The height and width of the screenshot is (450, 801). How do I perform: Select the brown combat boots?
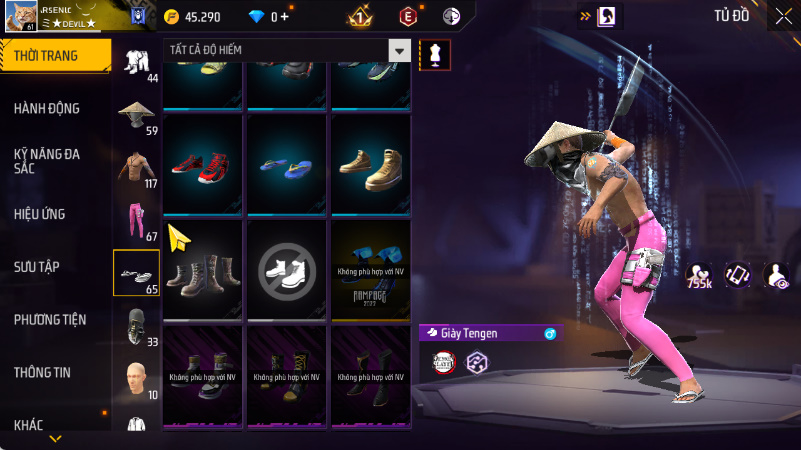202,270
